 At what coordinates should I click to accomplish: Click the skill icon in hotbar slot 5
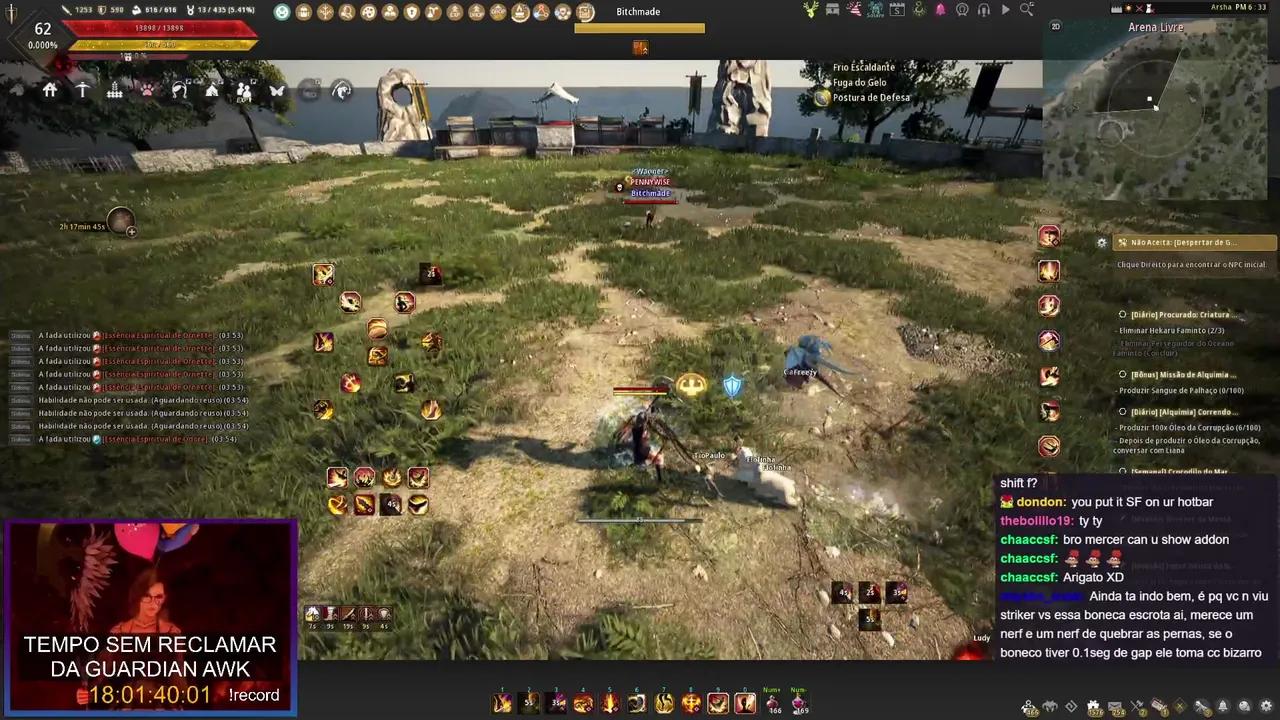click(x=610, y=703)
